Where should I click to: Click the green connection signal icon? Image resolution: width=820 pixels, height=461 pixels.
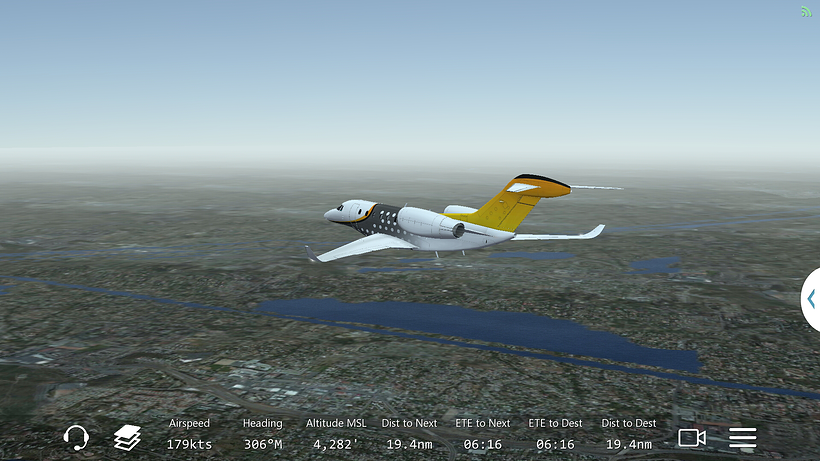[806, 12]
